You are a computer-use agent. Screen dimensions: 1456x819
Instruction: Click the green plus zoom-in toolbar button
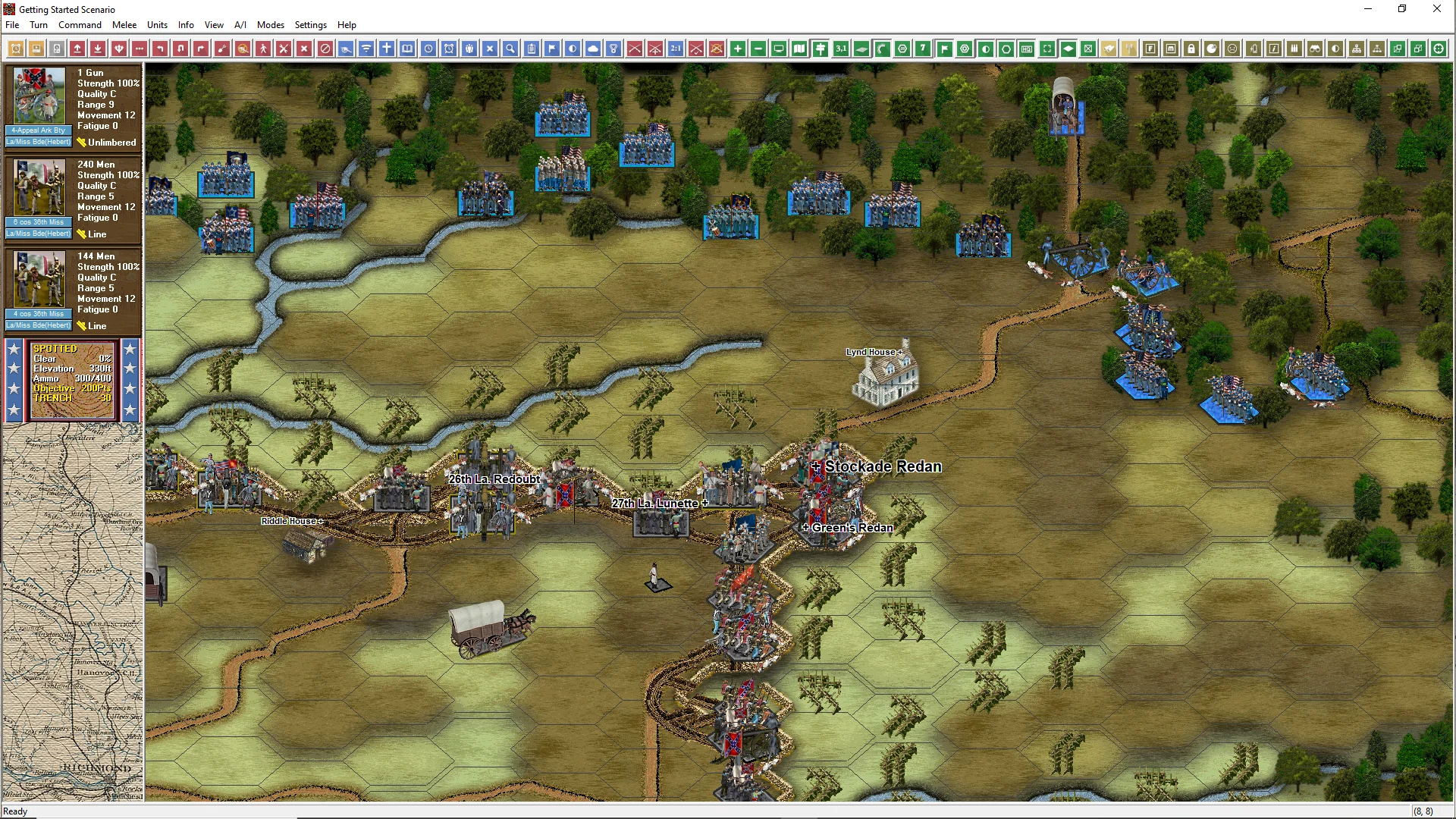pos(738,49)
